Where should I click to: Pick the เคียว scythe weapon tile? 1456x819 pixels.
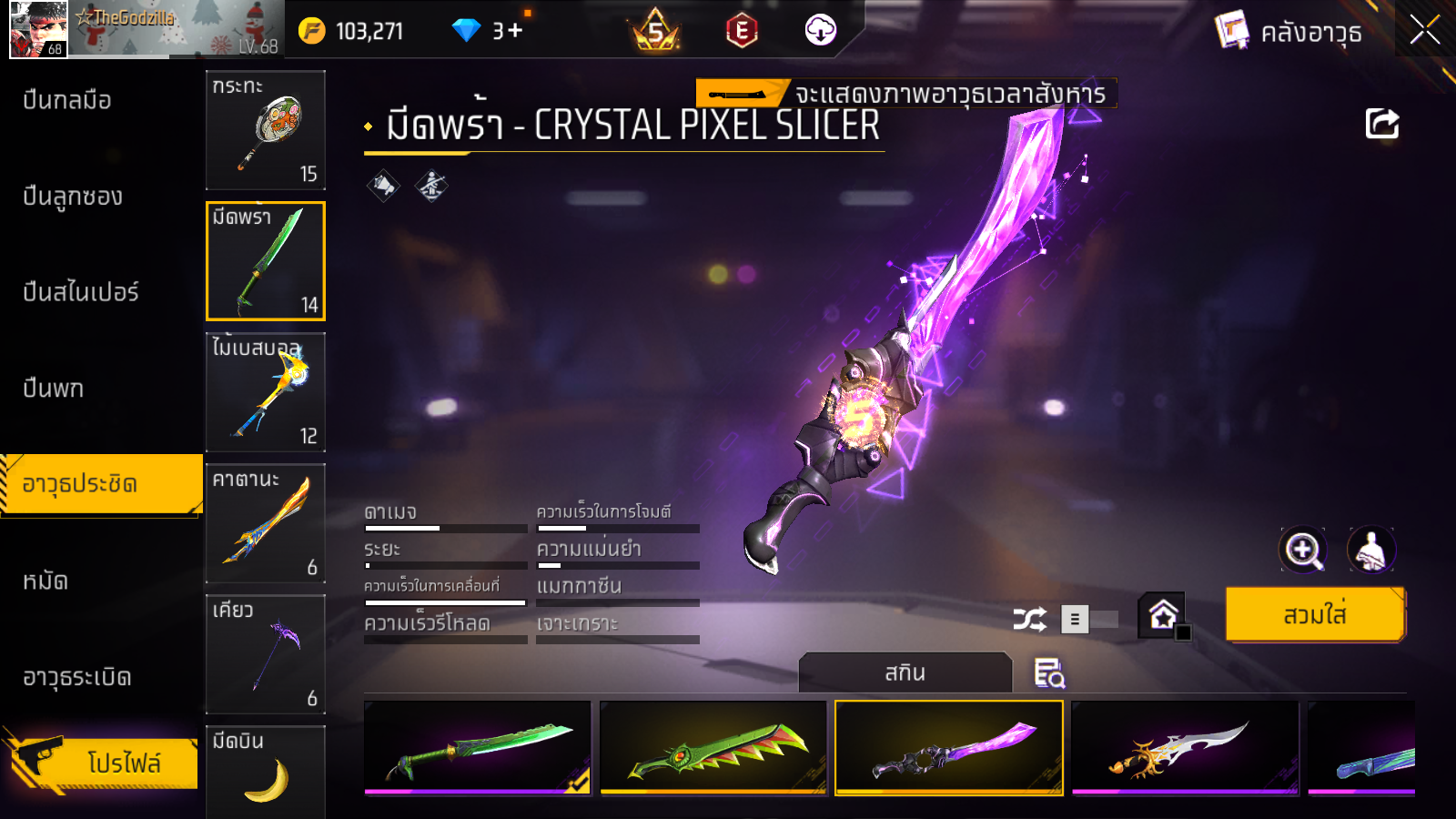(x=266, y=654)
